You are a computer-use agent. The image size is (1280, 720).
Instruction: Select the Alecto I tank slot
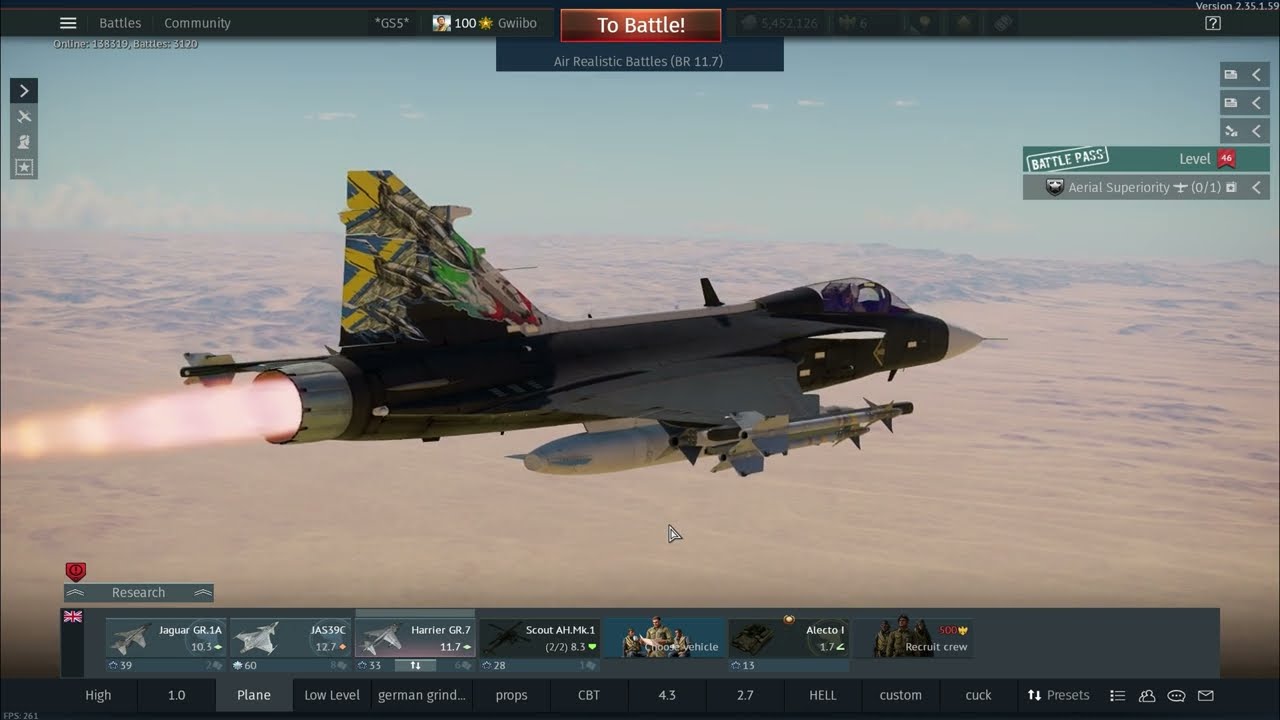coord(788,638)
